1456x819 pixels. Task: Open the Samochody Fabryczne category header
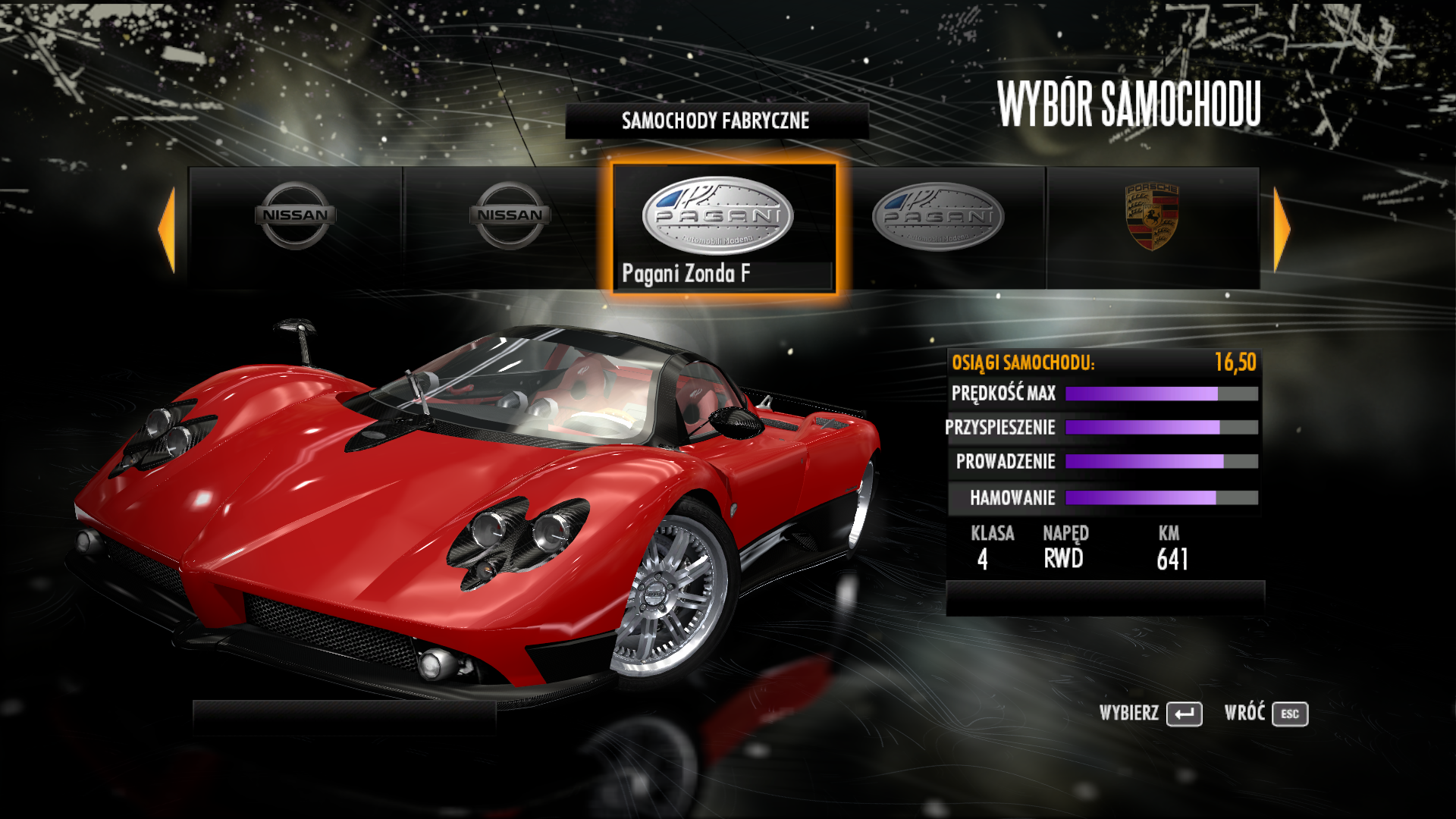[x=716, y=121]
